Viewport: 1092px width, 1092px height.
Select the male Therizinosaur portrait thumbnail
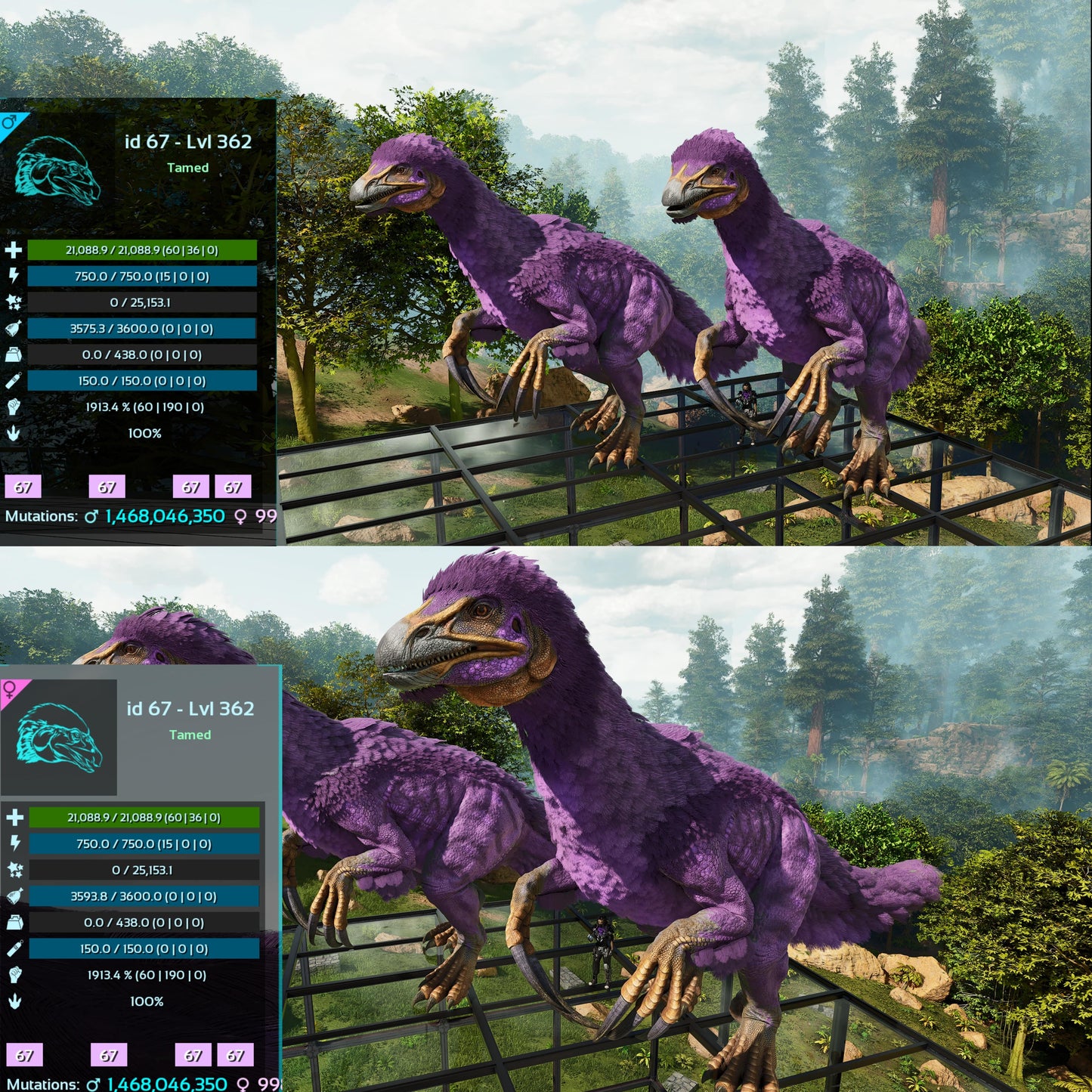(x=58, y=171)
